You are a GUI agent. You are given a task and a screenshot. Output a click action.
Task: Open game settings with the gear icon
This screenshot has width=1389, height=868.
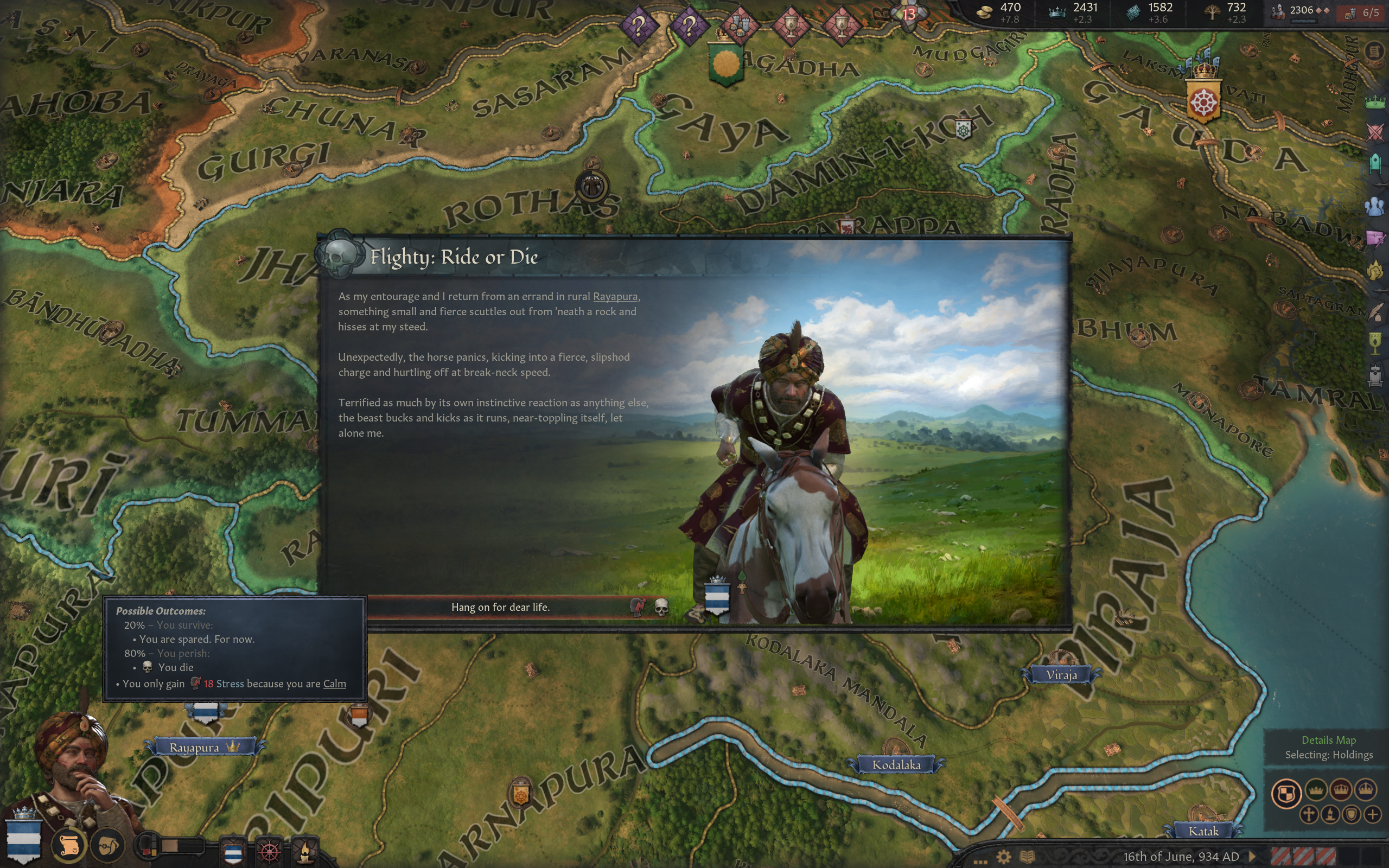[1003, 857]
